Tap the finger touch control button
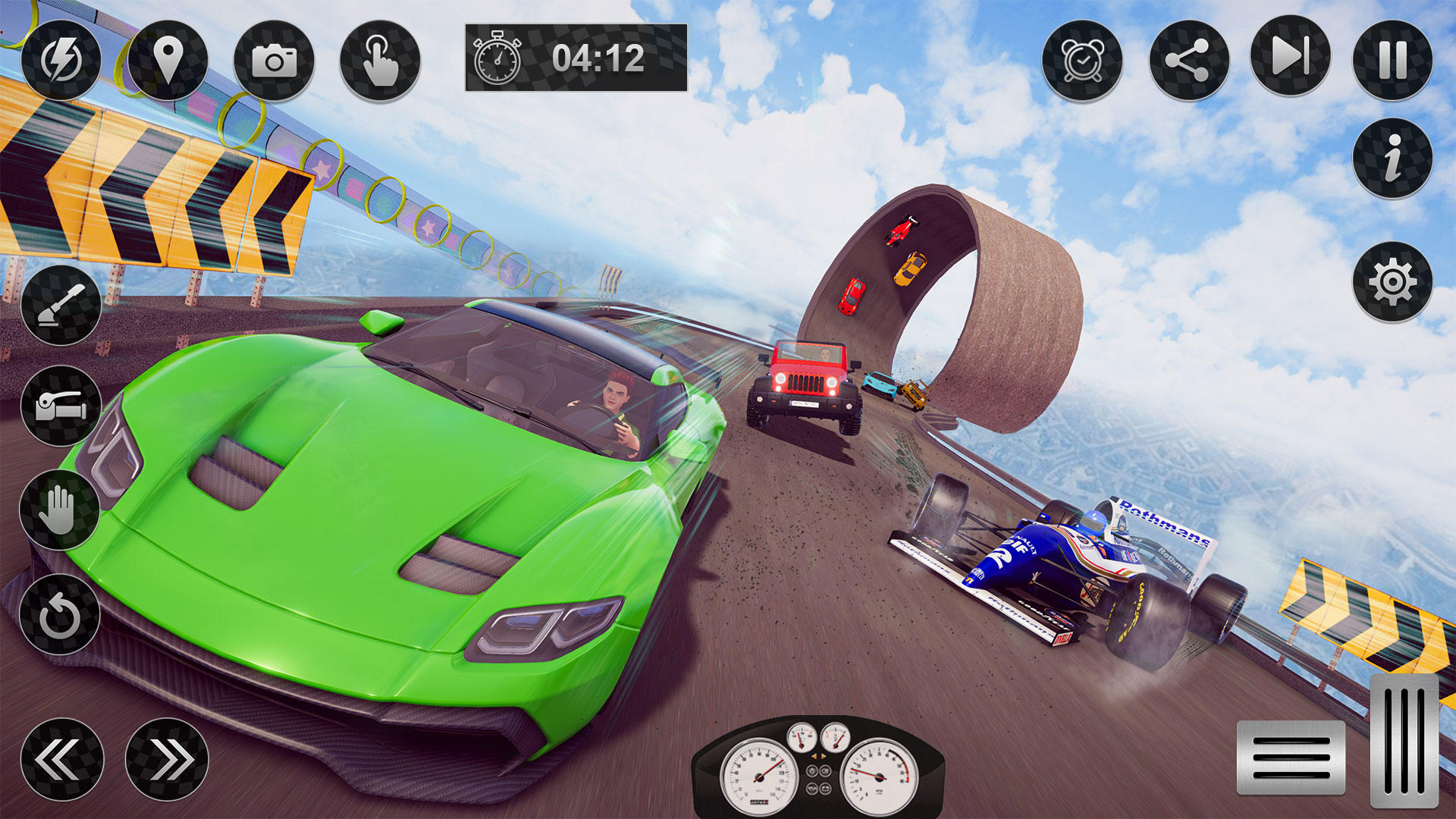This screenshot has width=1456, height=819. [x=380, y=60]
